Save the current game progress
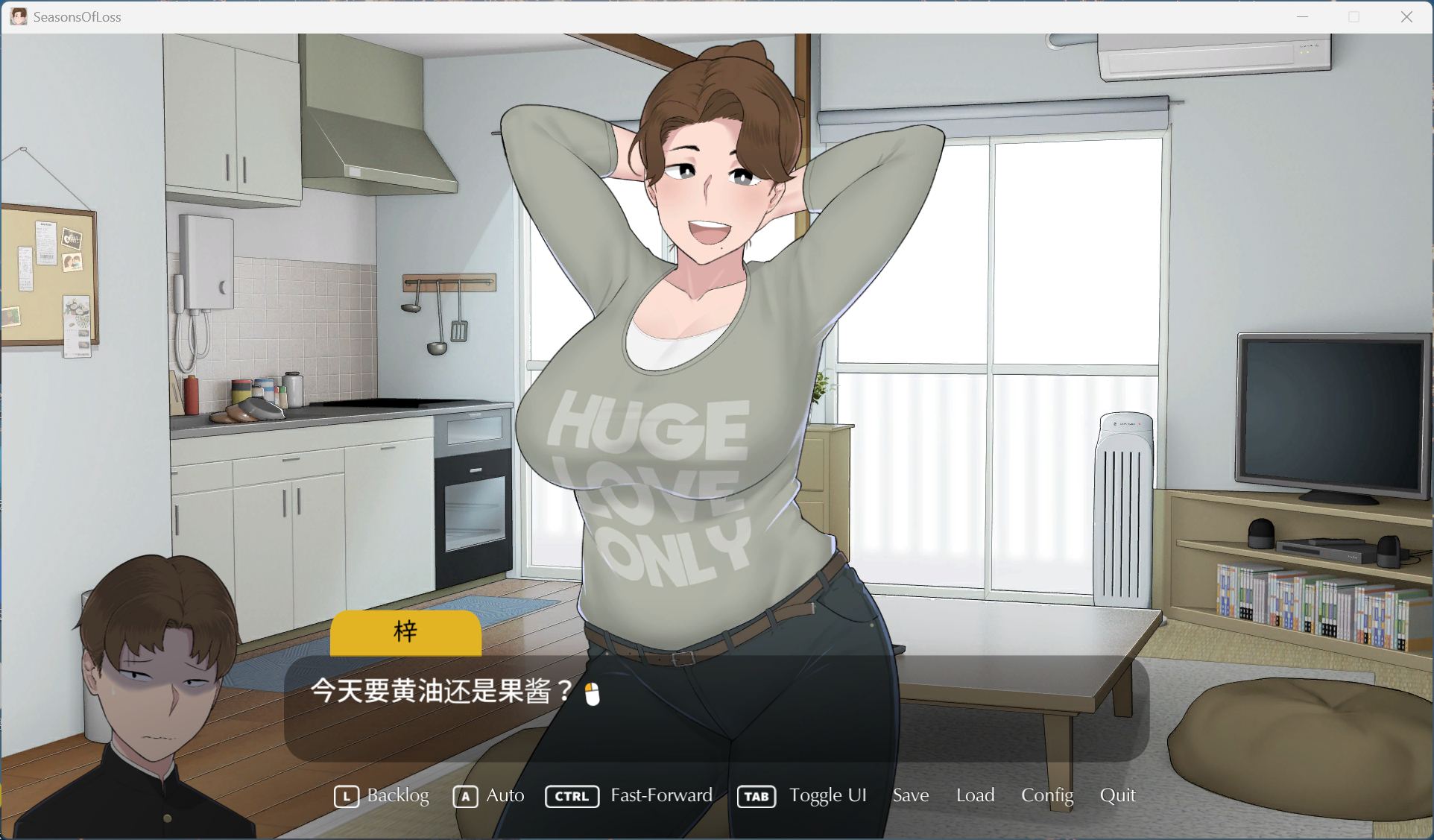Viewport: 1434px width, 840px height. pyautogui.click(x=911, y=796)
